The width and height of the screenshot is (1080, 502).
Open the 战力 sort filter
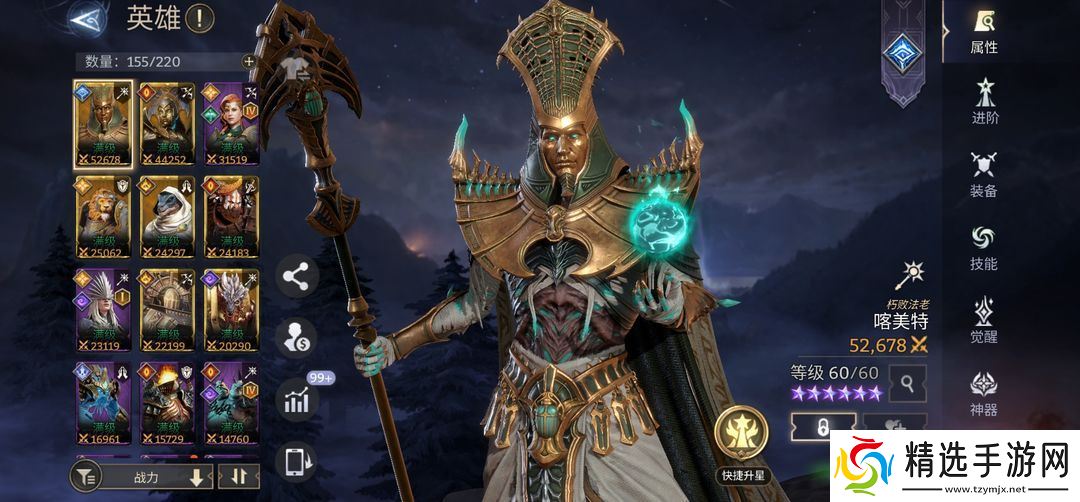pyautogui.click(x=145, y=477)
